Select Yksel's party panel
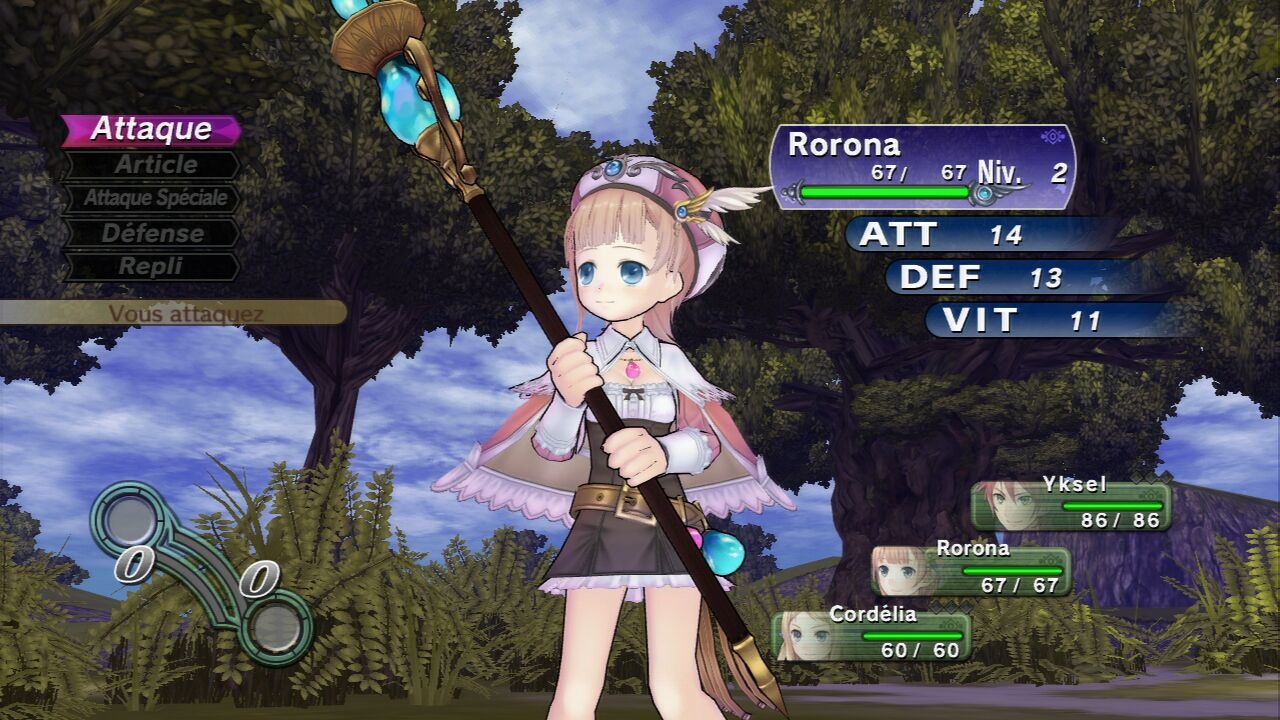This screenshot has width=1280, height=720. [1070, 504]
